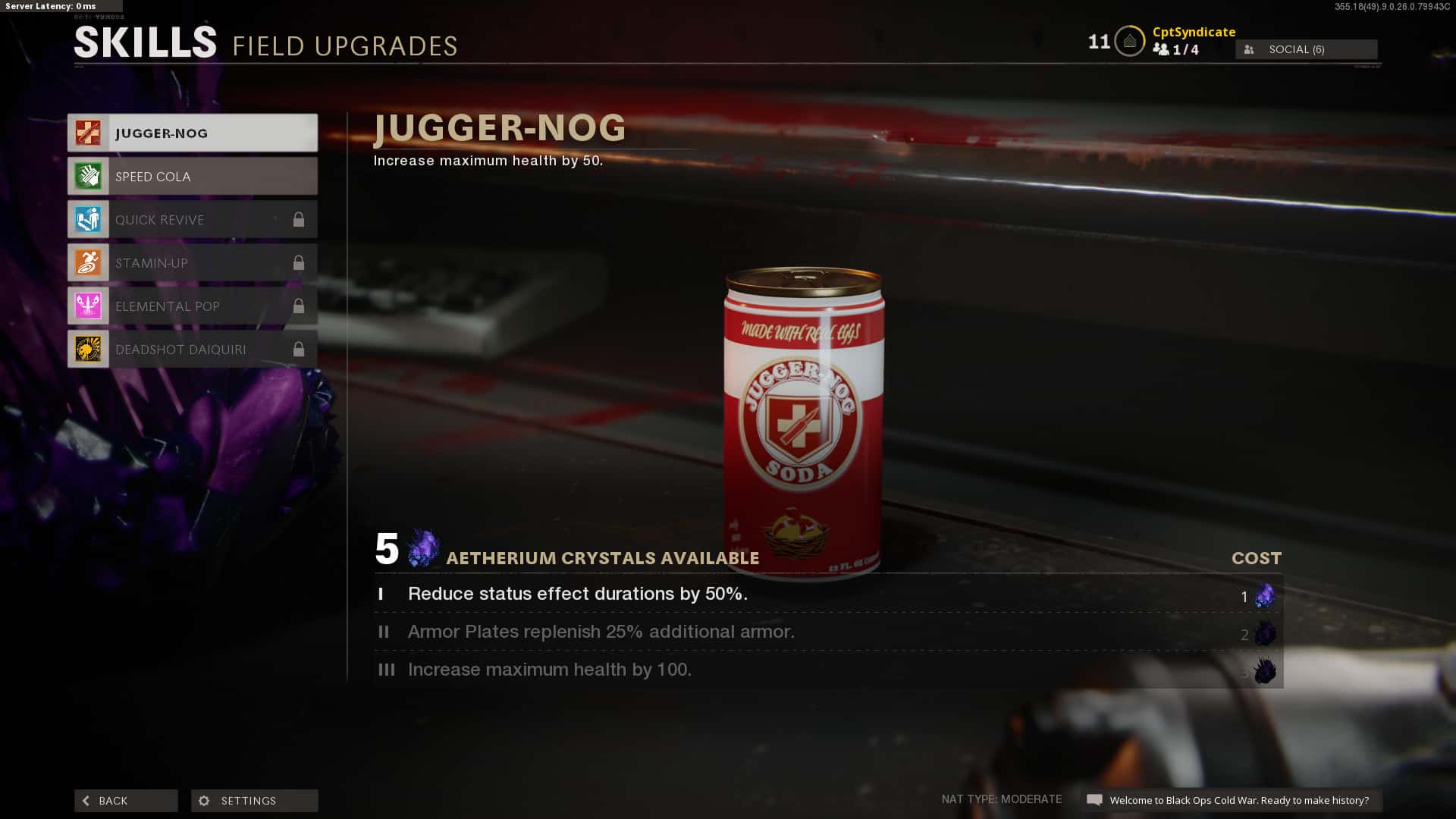1456x819 pixels.
Task: Open the locked Stamin-Up entry
Action: click(x=193, y=263)
